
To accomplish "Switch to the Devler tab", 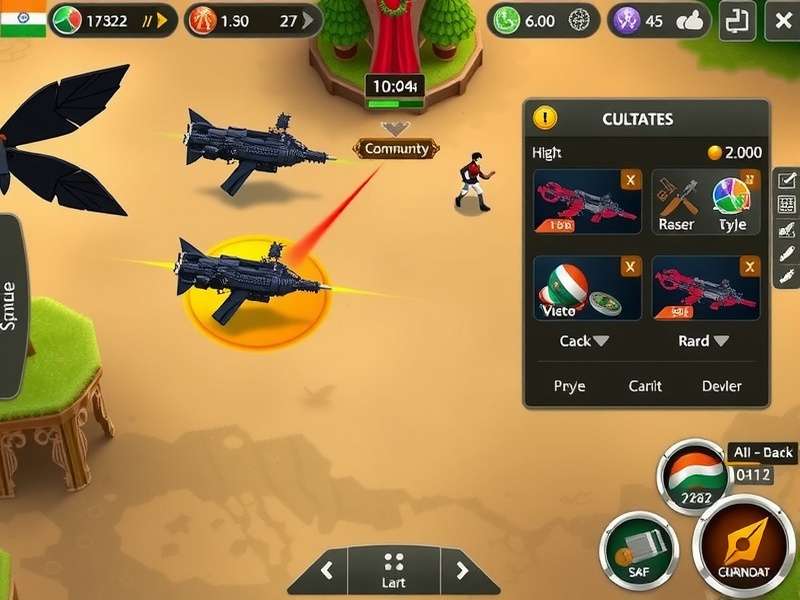I will [x=722, y=386].
